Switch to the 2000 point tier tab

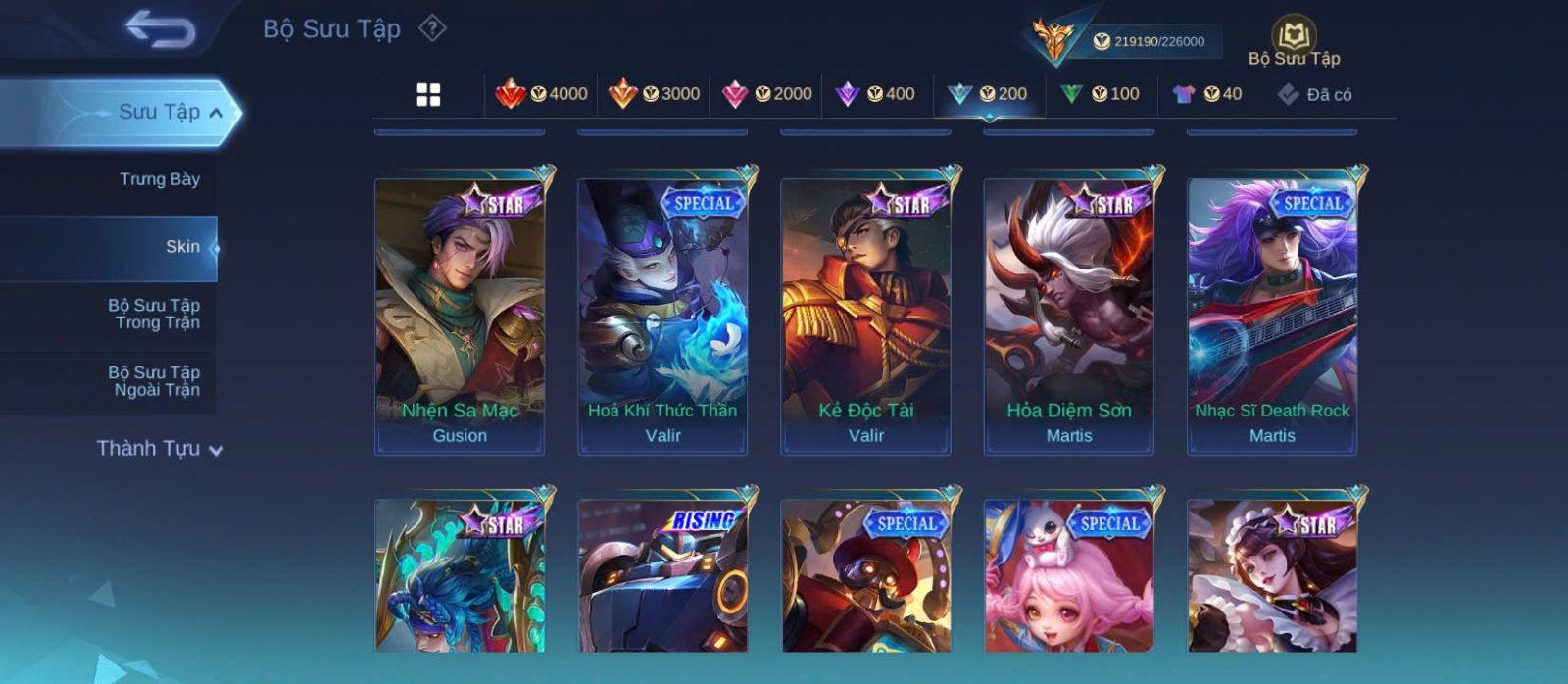766,94
